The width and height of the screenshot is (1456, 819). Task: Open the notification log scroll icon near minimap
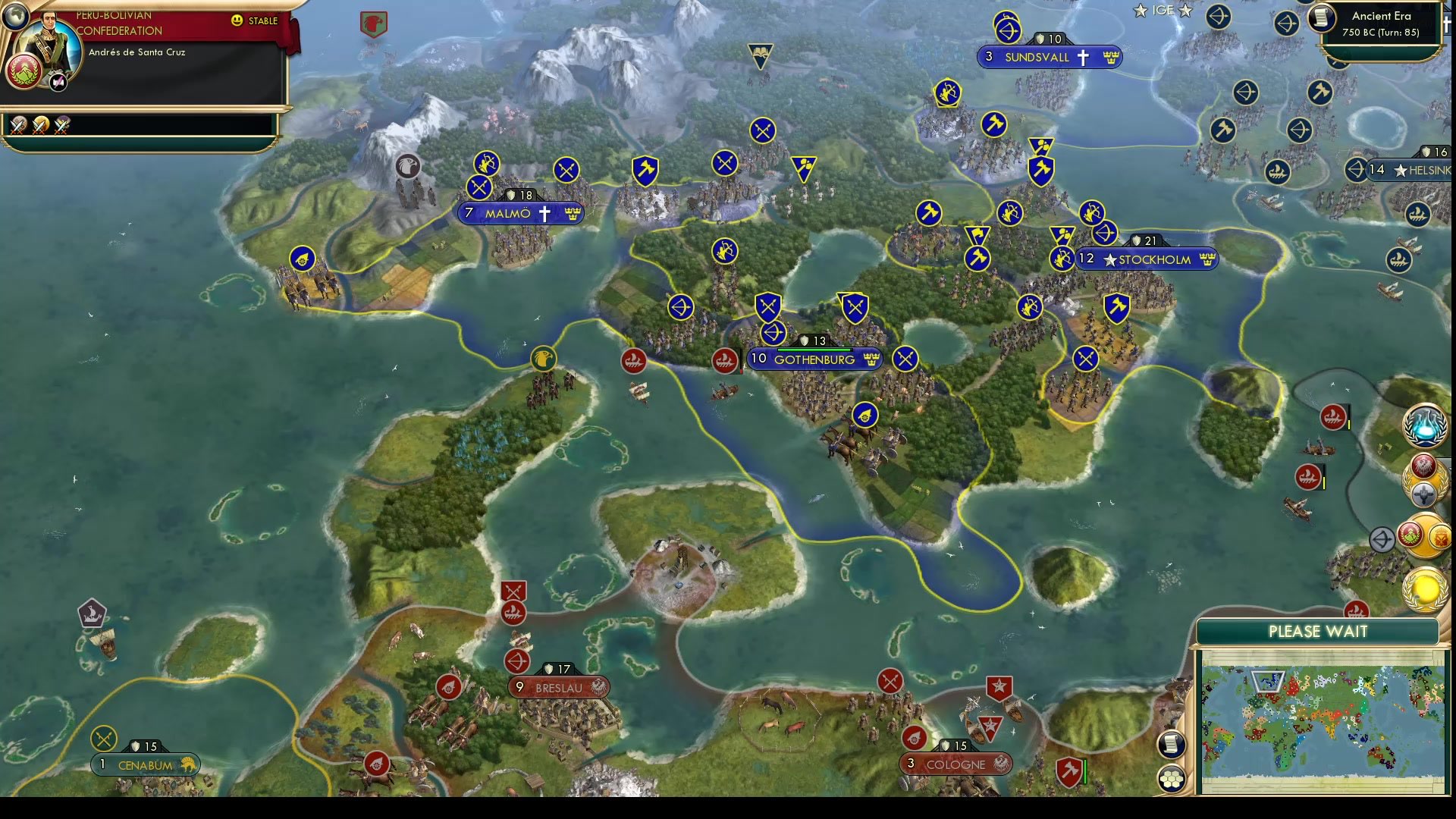(1172, 744)
